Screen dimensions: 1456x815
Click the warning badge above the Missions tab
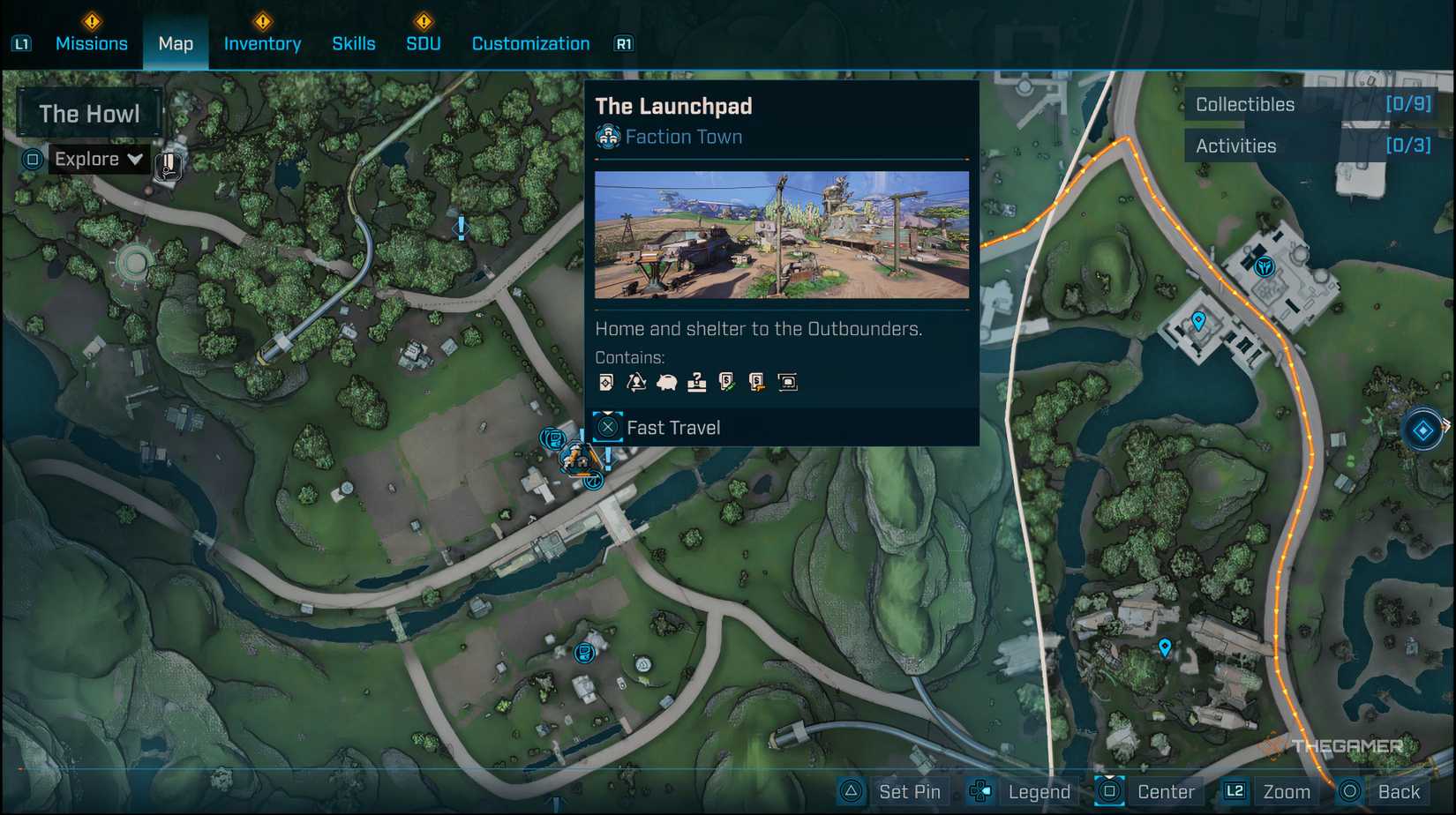pos(92,20)
